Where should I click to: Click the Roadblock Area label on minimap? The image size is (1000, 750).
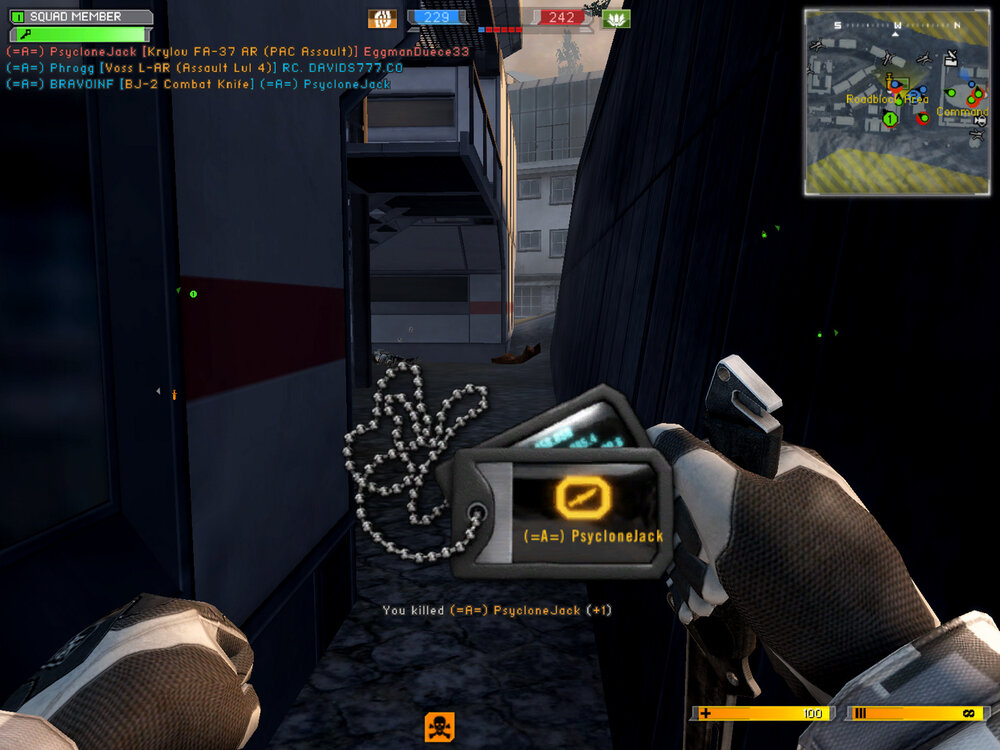point(886,99)
